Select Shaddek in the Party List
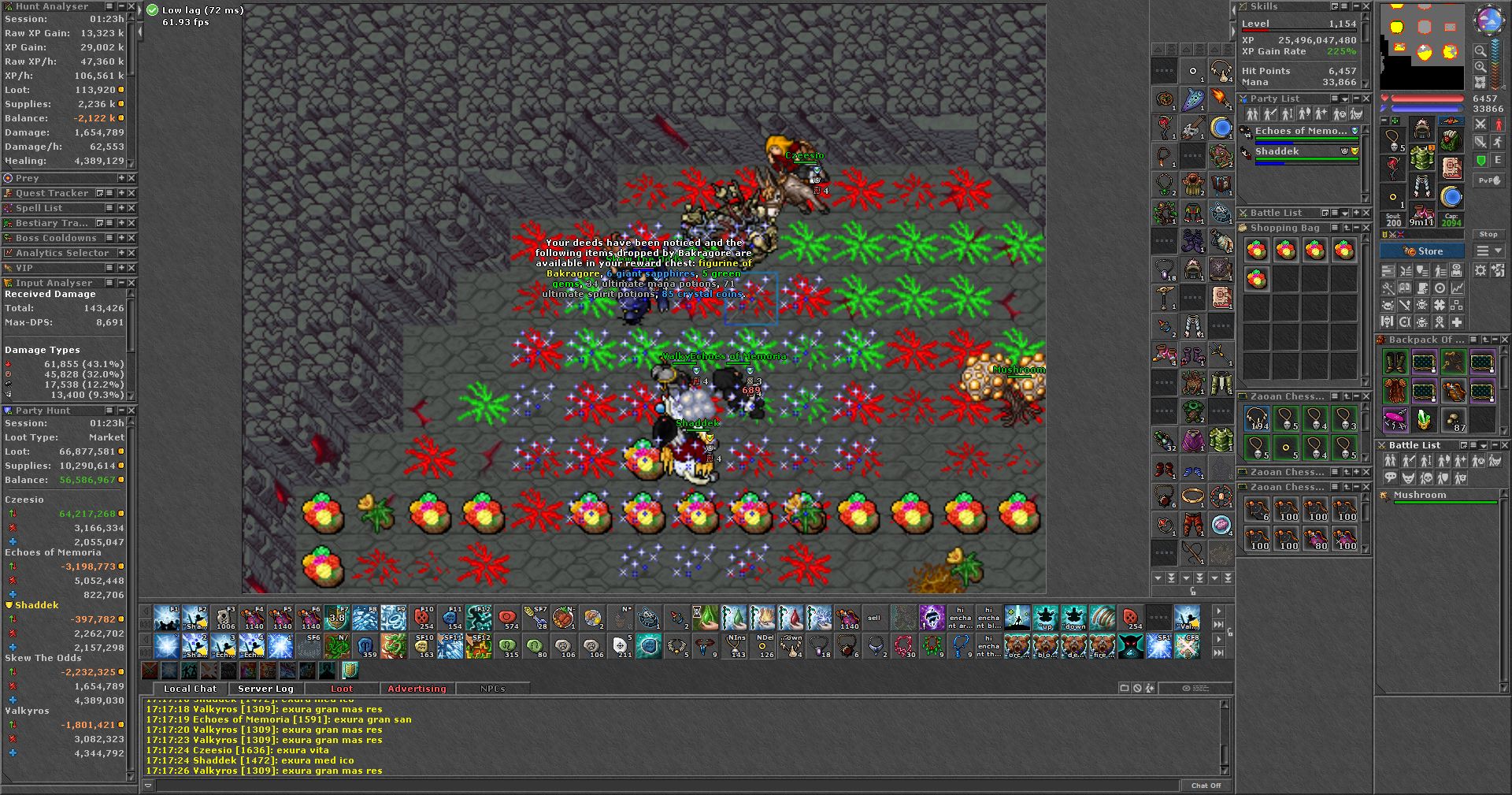 click(1277, 151)
